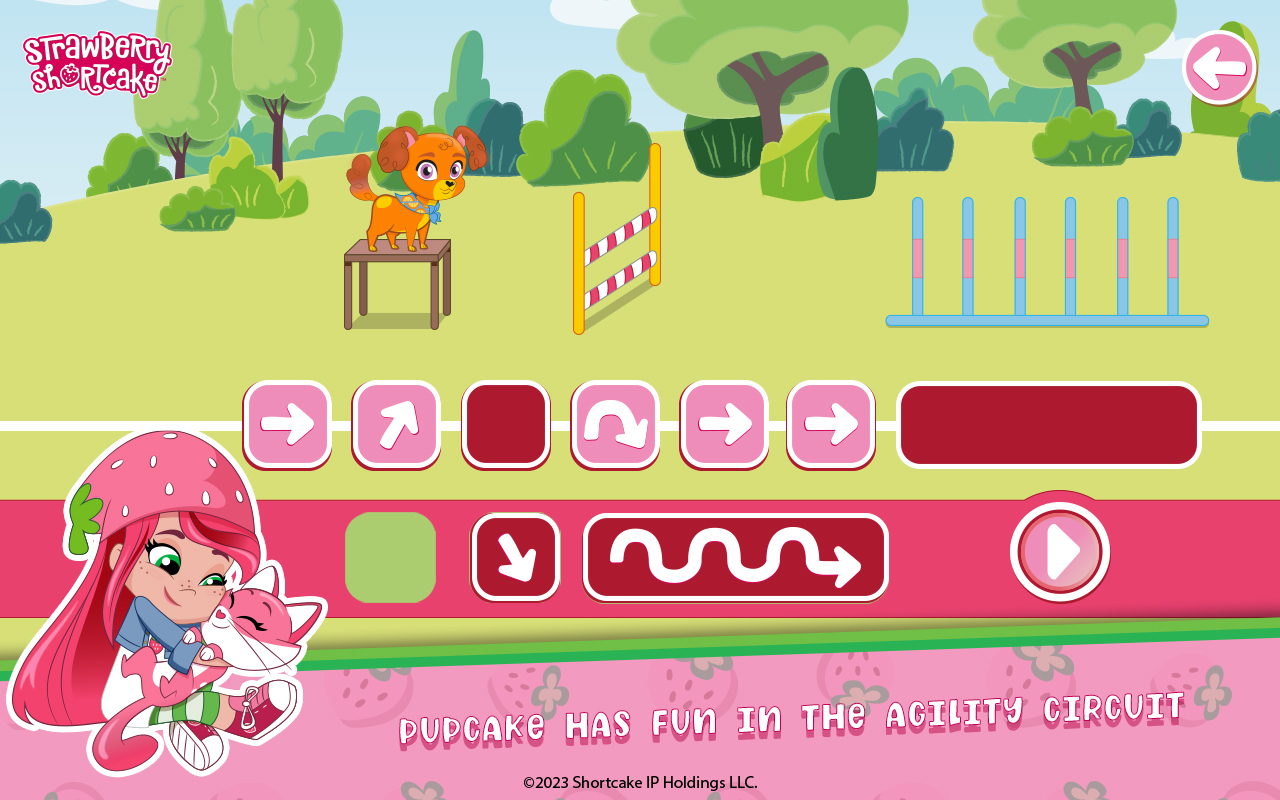
Task: Pick the second right arrow in the sequence
Action: (x=723, y=422)
